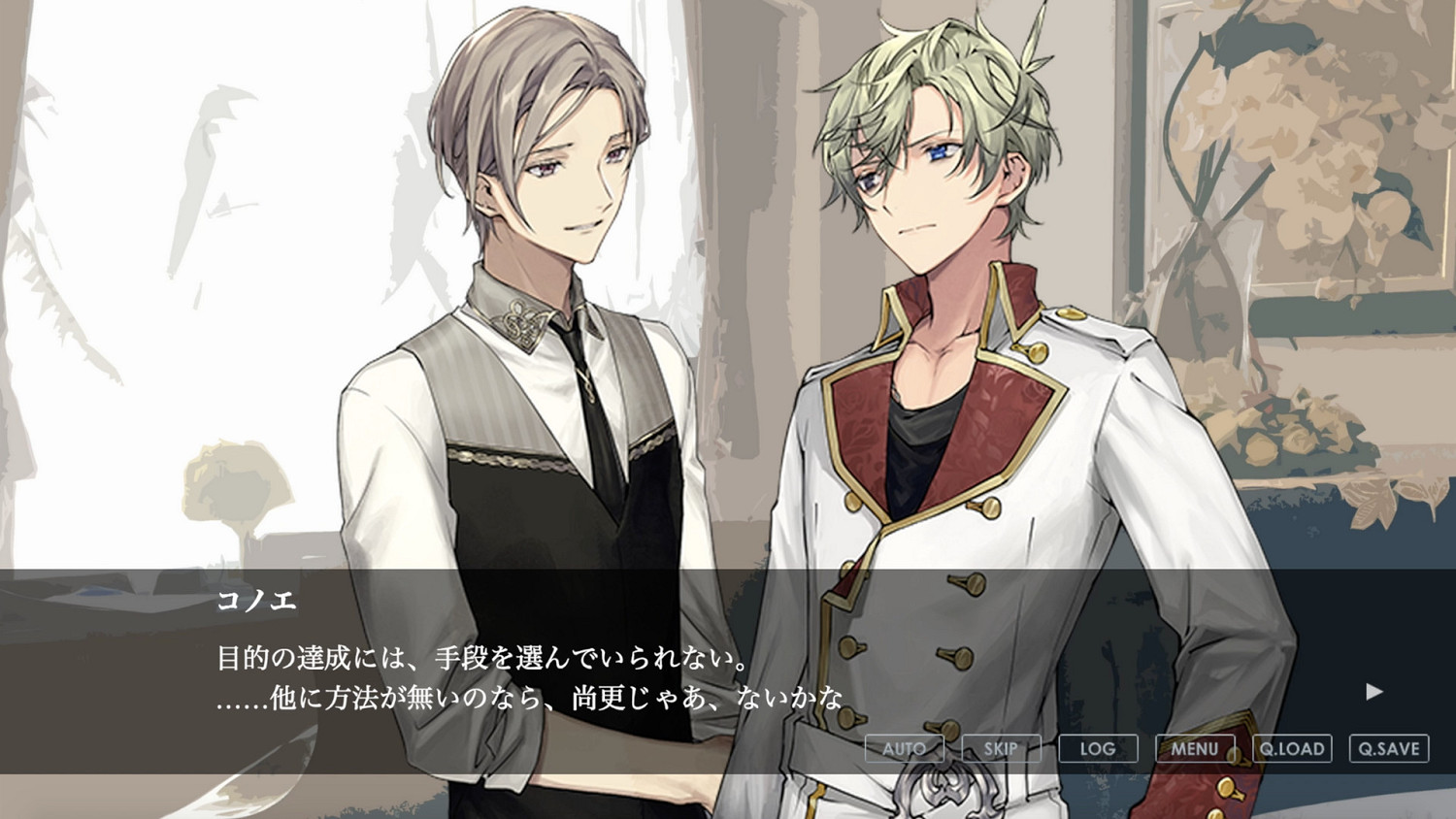This screenshot has width=1456, height=819.
Task: Access system options through MENU
Action: (x=1195, y=748)
